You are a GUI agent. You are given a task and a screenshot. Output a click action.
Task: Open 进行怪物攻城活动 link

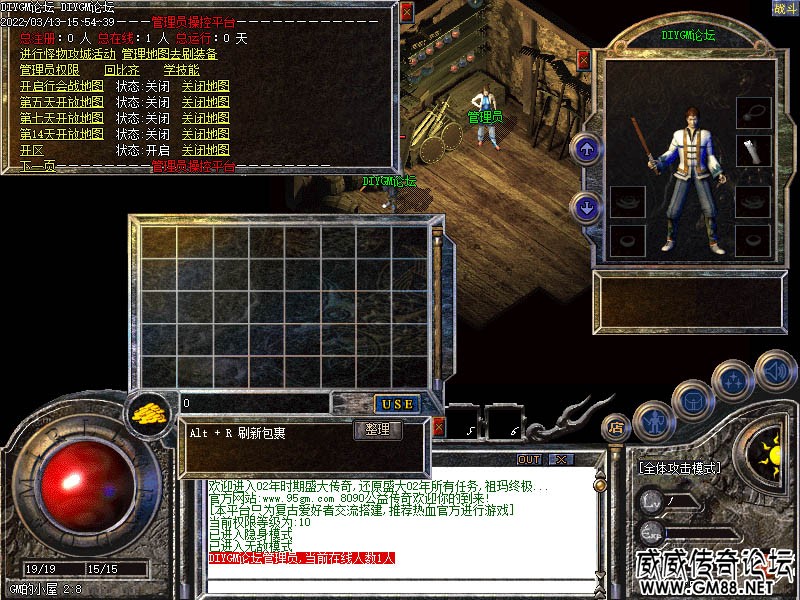coord(67,54)
